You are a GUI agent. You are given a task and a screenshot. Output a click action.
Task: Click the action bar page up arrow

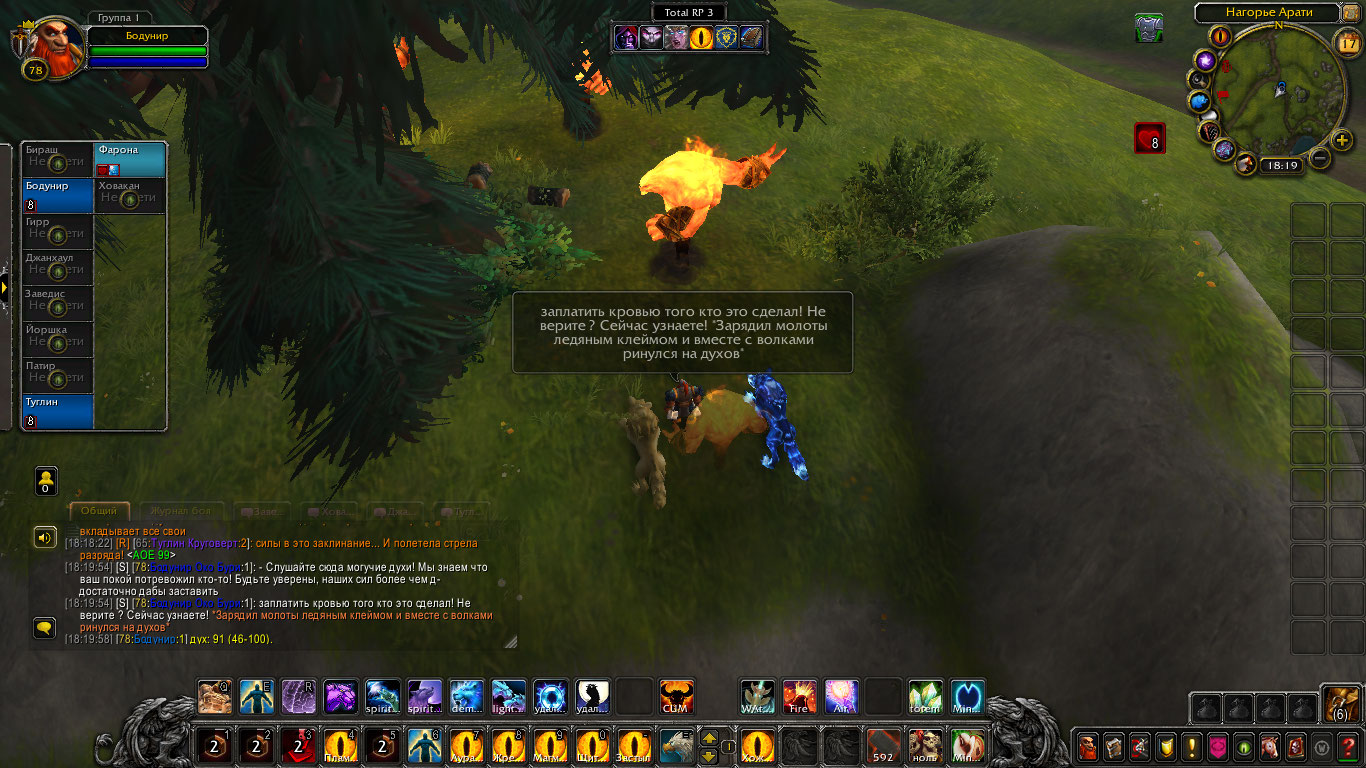click(708, 738)
